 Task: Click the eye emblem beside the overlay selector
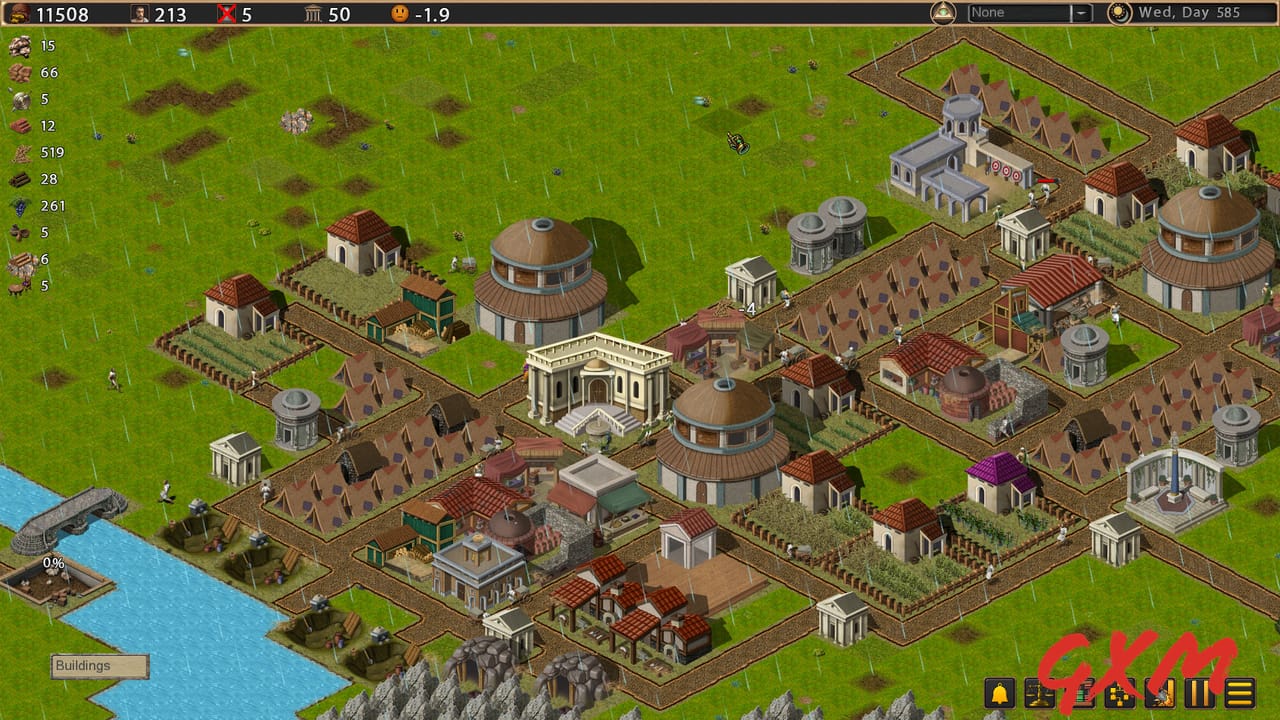(x=944, y=13)
